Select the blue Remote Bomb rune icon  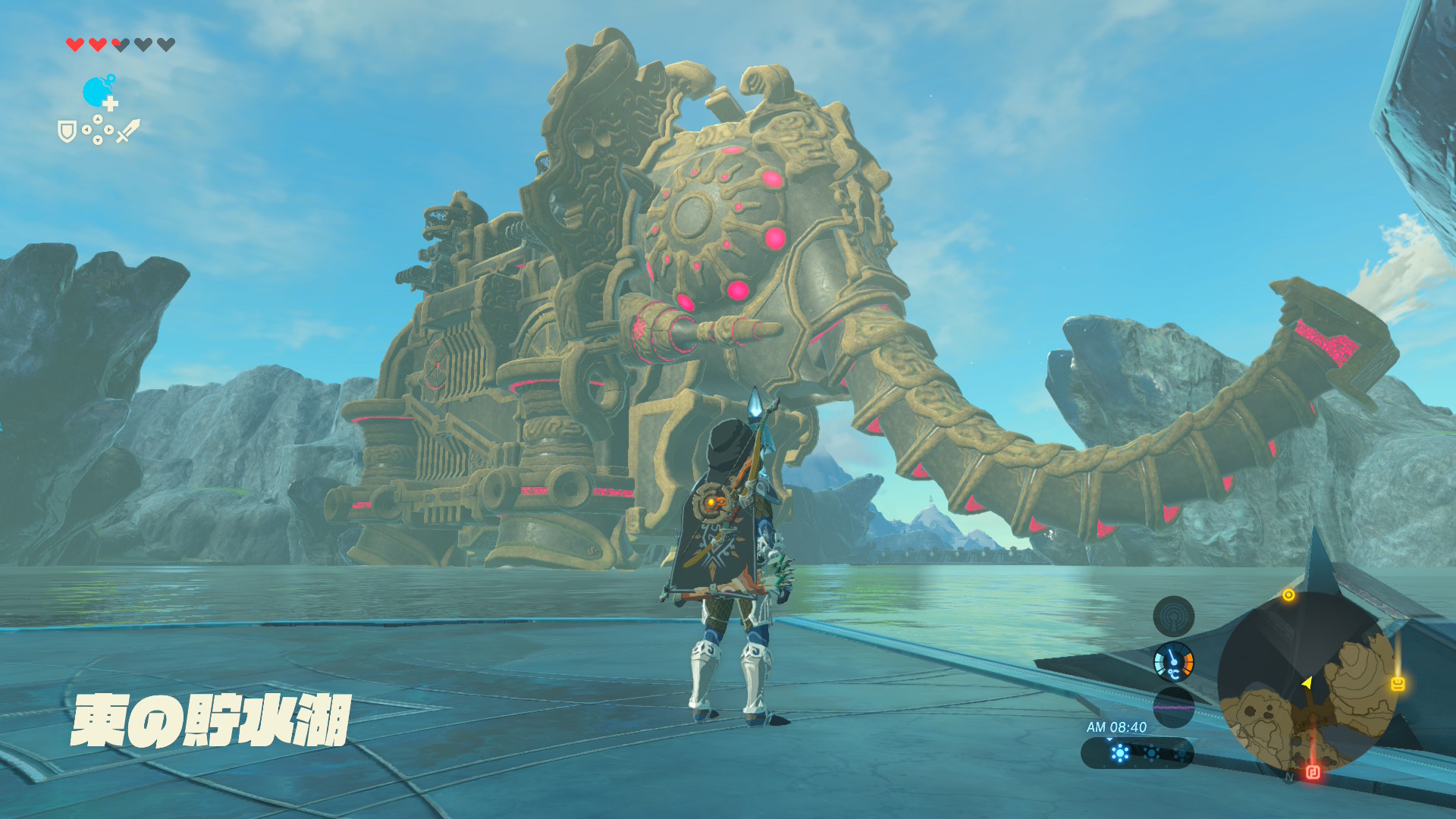(99, 93)
